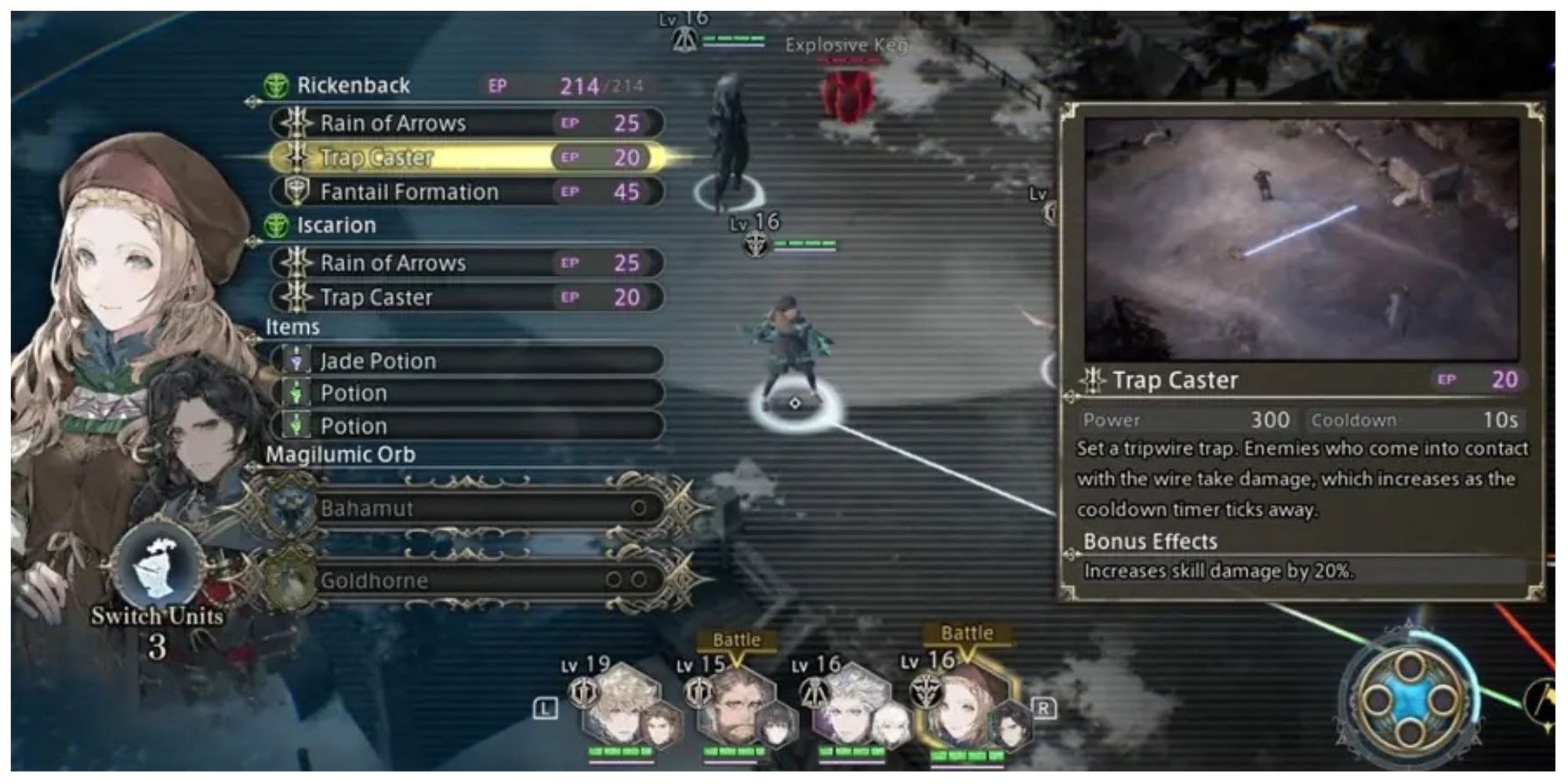Expand the Rickenback skill list arrow

251,100
